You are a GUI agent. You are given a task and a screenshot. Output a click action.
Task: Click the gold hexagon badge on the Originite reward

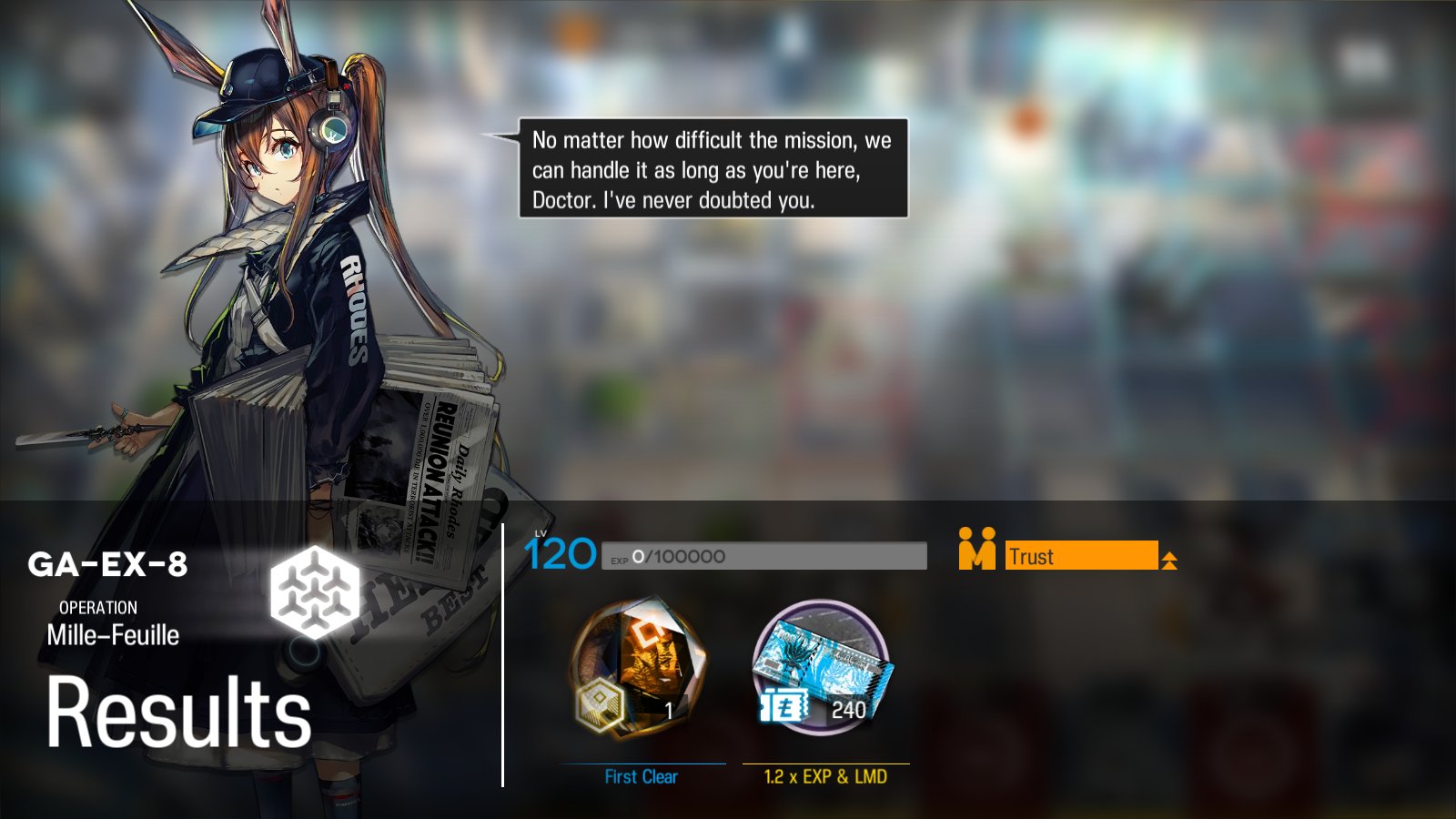point(602,704)
